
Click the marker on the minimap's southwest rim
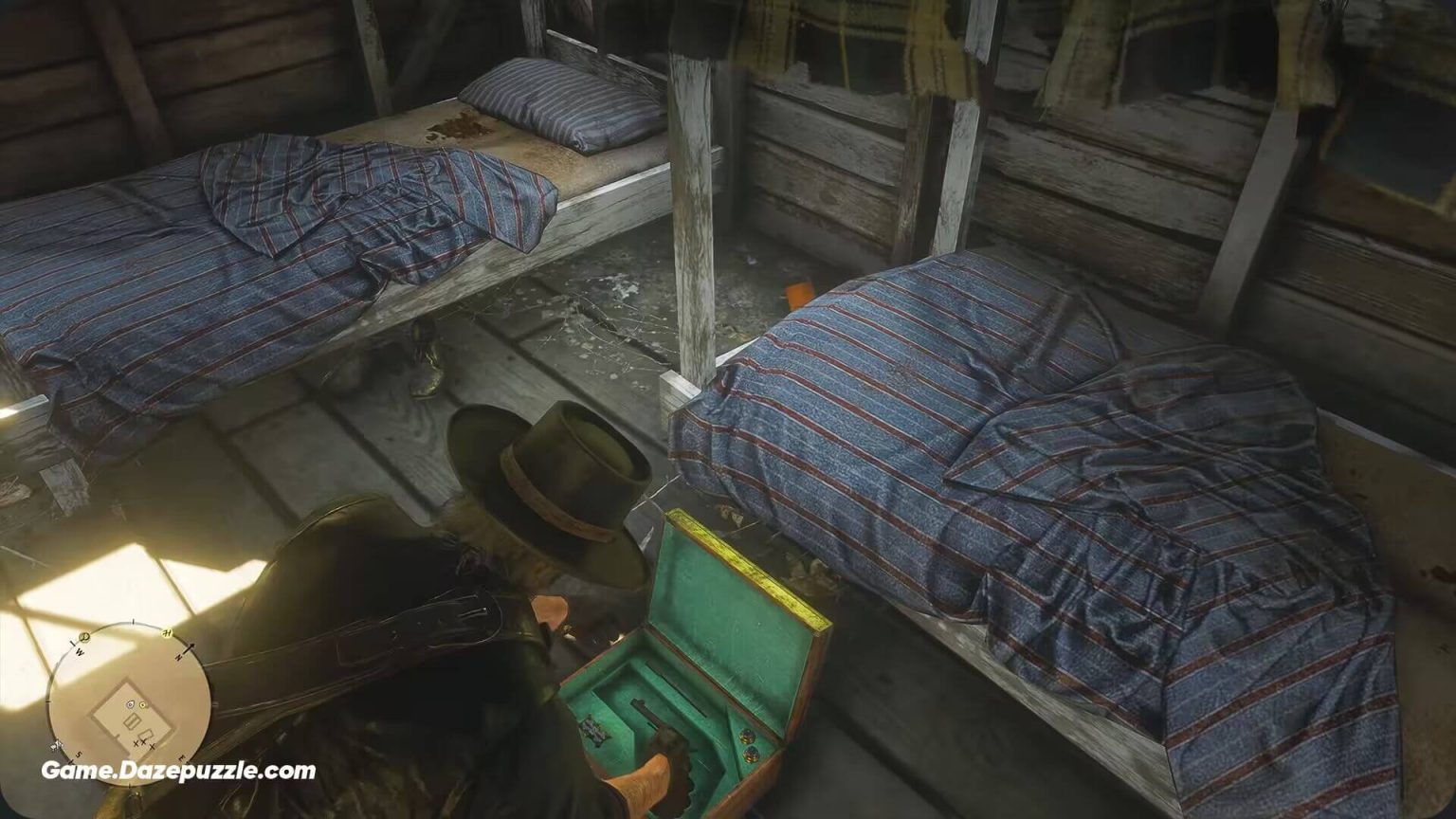56,746
